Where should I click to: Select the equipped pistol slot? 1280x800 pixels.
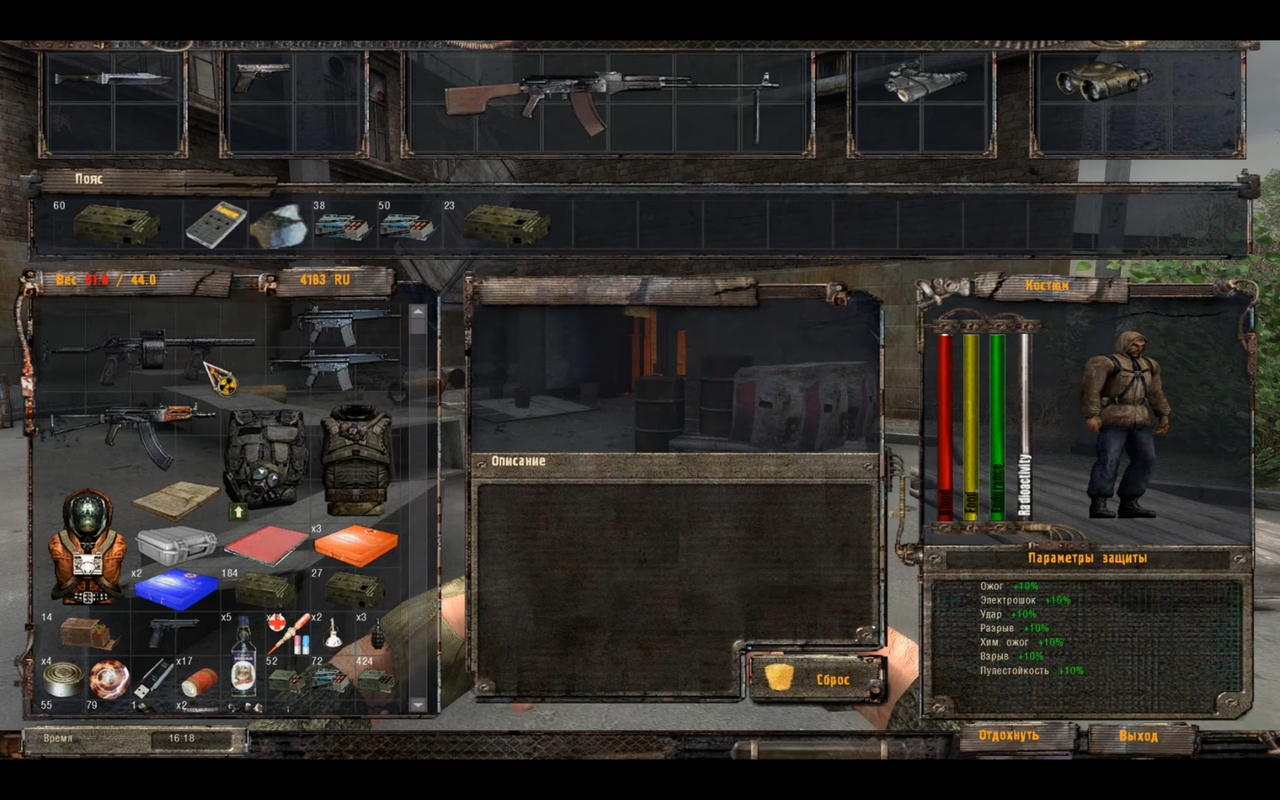[x=262, y=76]
